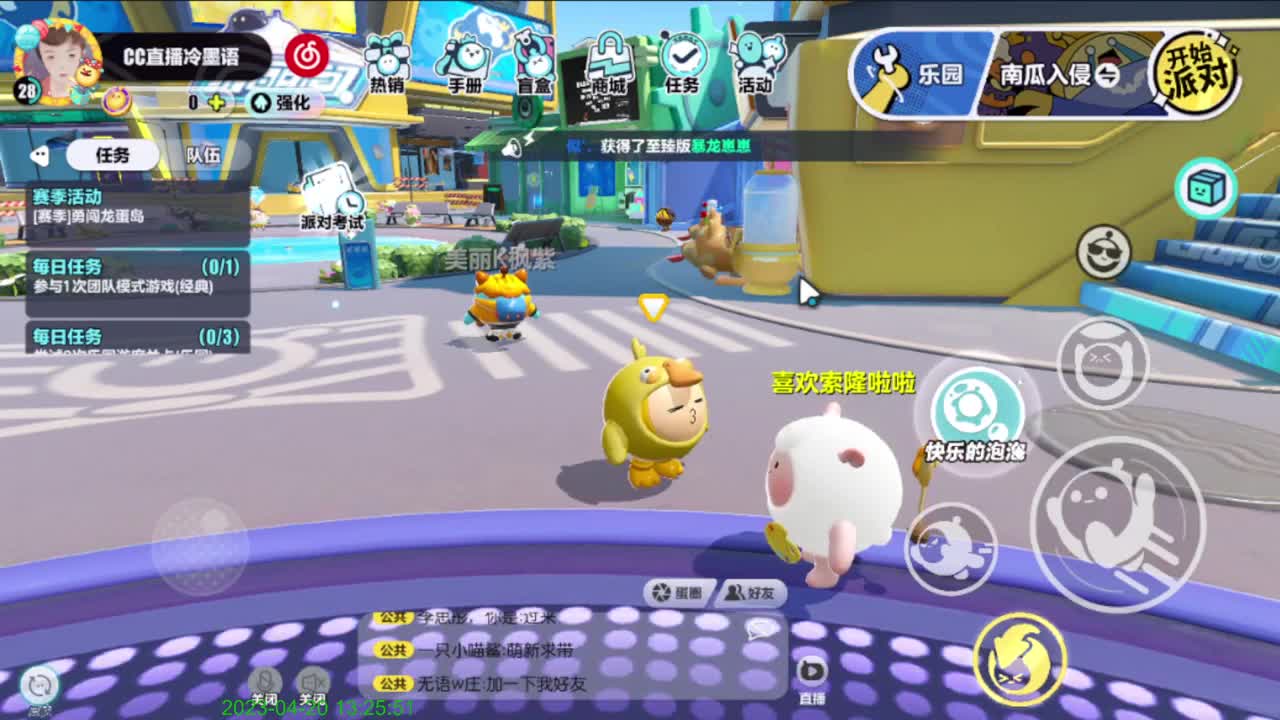This screenshot has width=1280, height=720.
Task: Open the gift cube panel on the right
Action: click(x=1205, y=186)
